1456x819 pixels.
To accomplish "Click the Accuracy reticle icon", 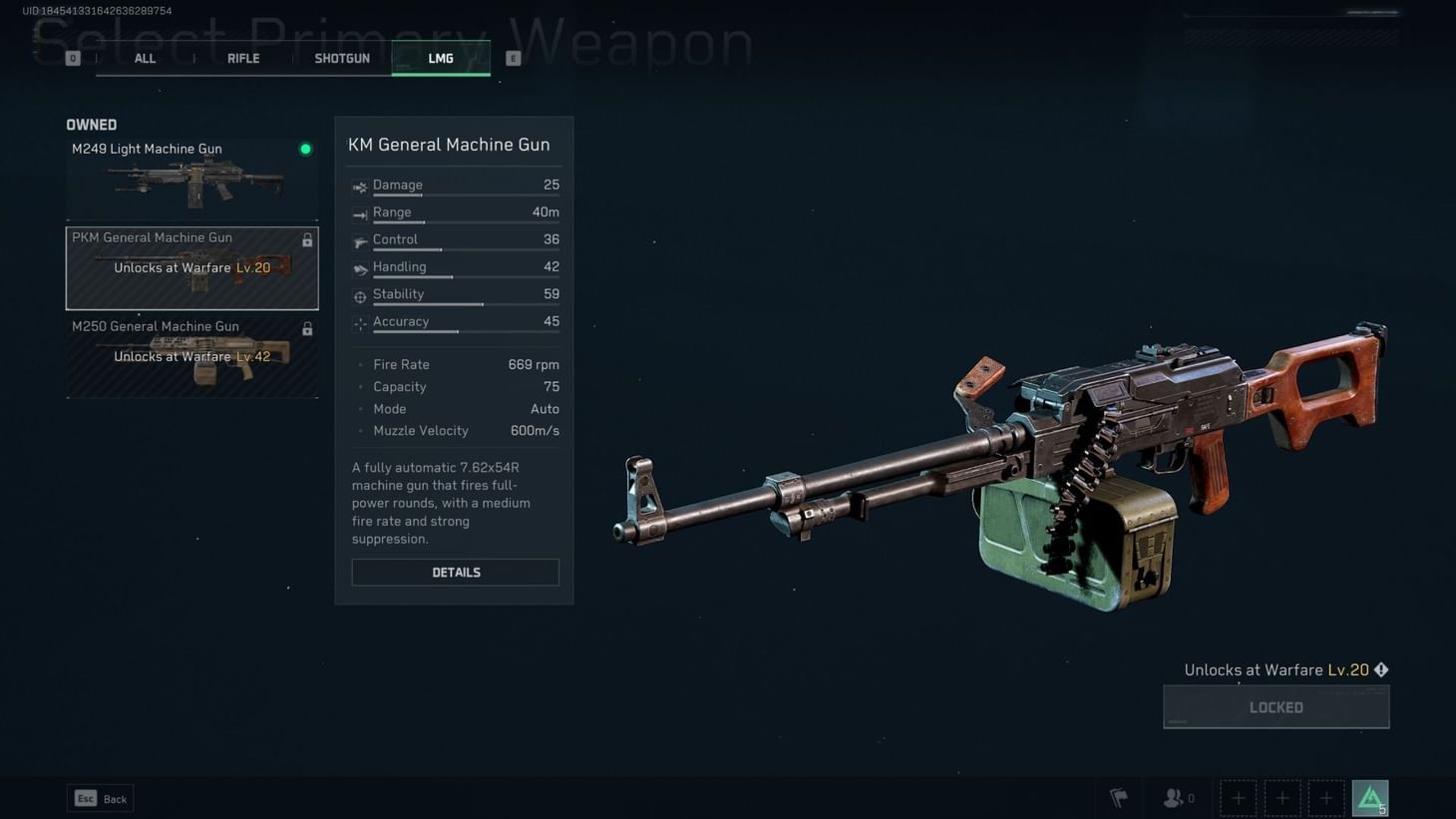I will [359, 321].
